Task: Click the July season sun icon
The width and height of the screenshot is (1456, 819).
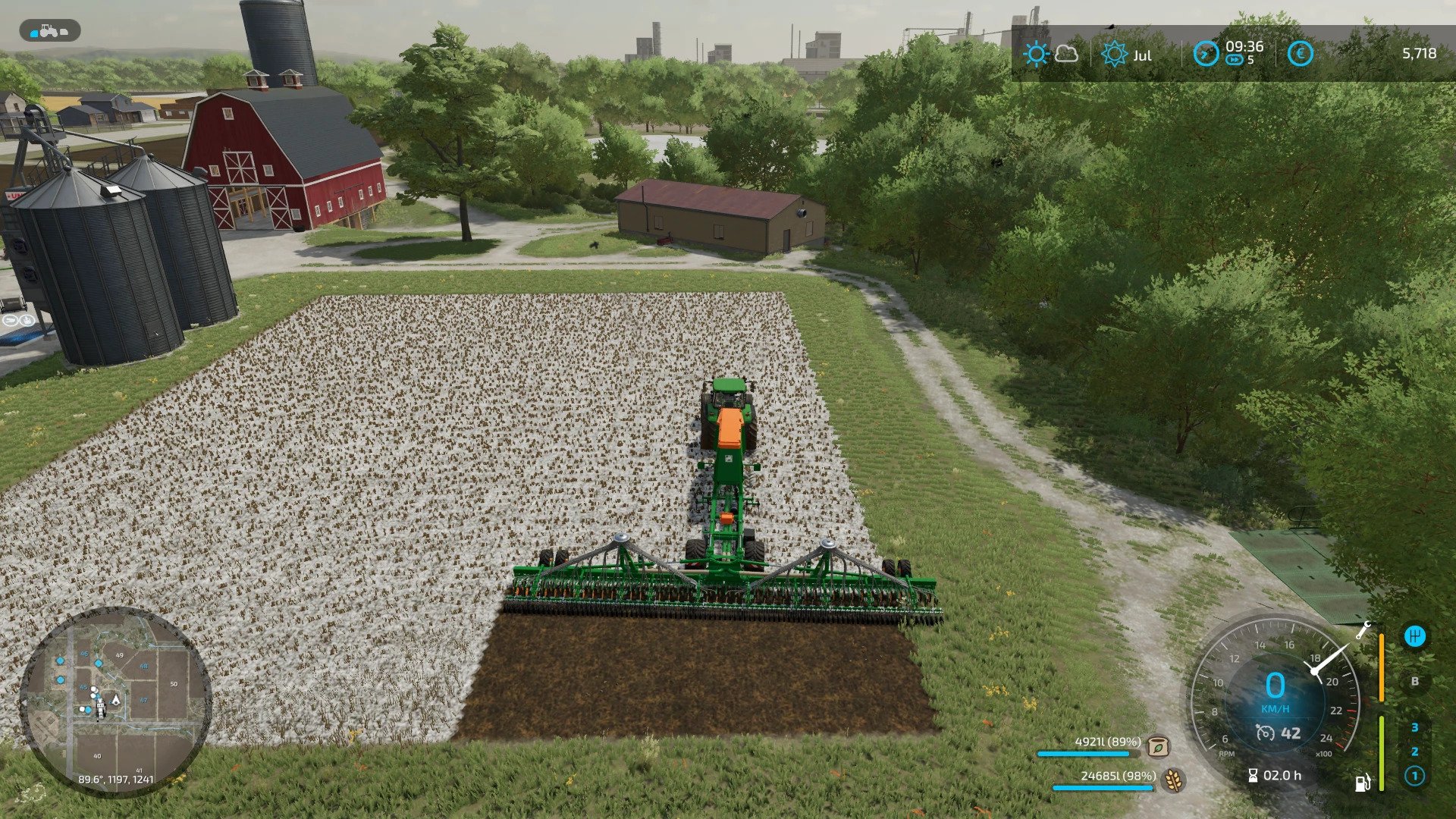Action: point(1114,54)
